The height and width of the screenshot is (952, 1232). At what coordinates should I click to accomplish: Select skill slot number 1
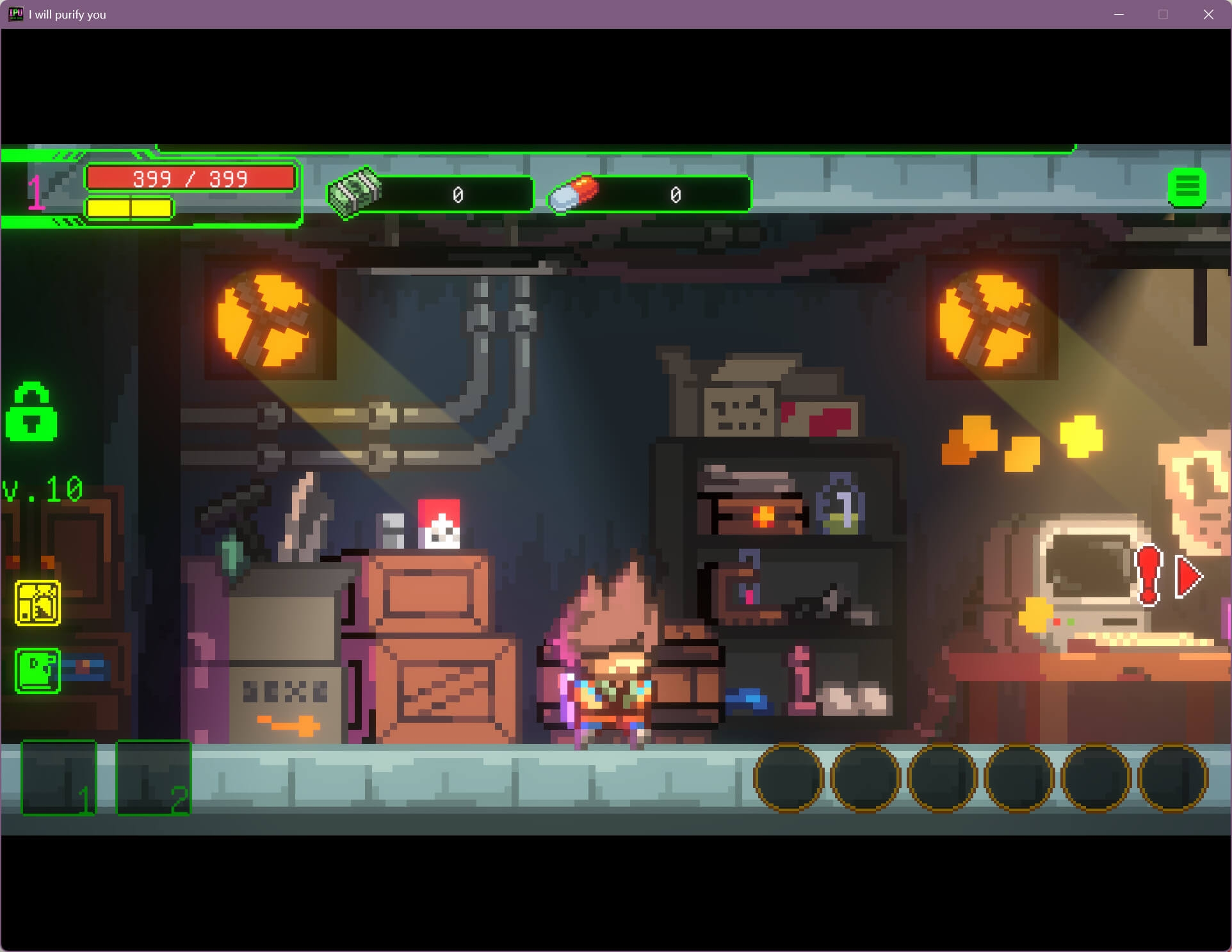coord(59,777)
